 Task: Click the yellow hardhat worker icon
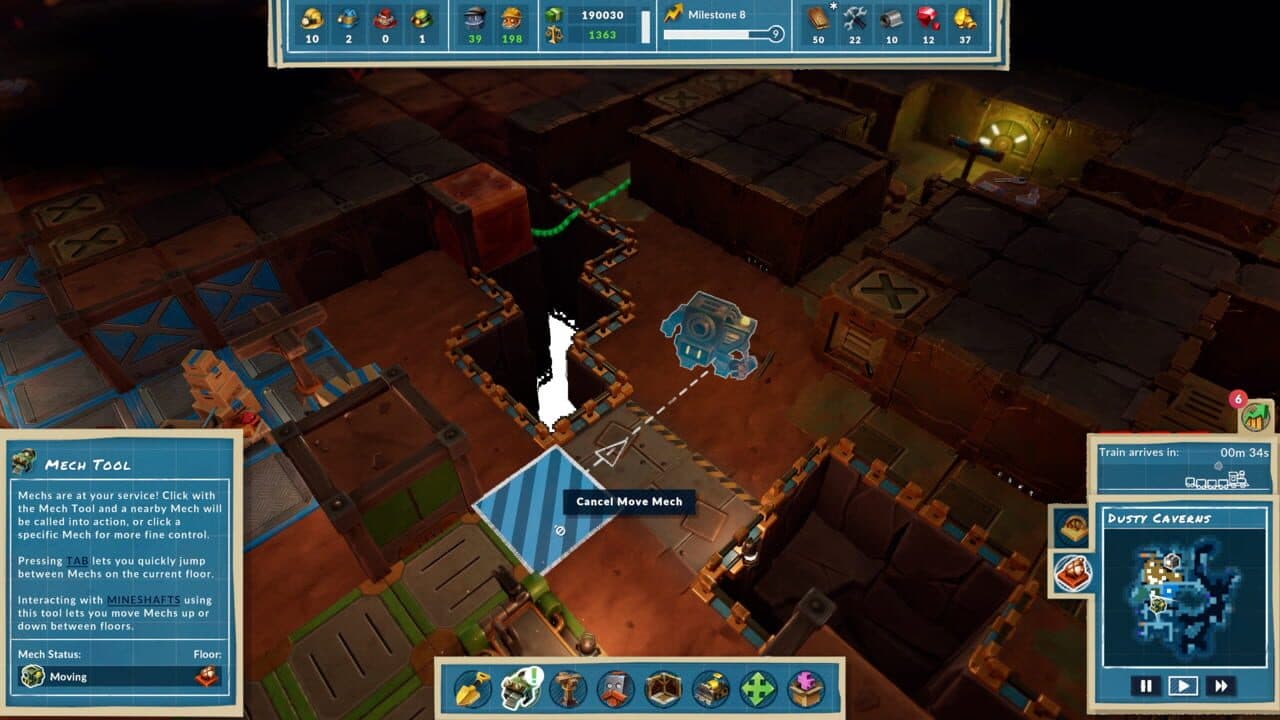pyautogui.click(x=312, y=18)
